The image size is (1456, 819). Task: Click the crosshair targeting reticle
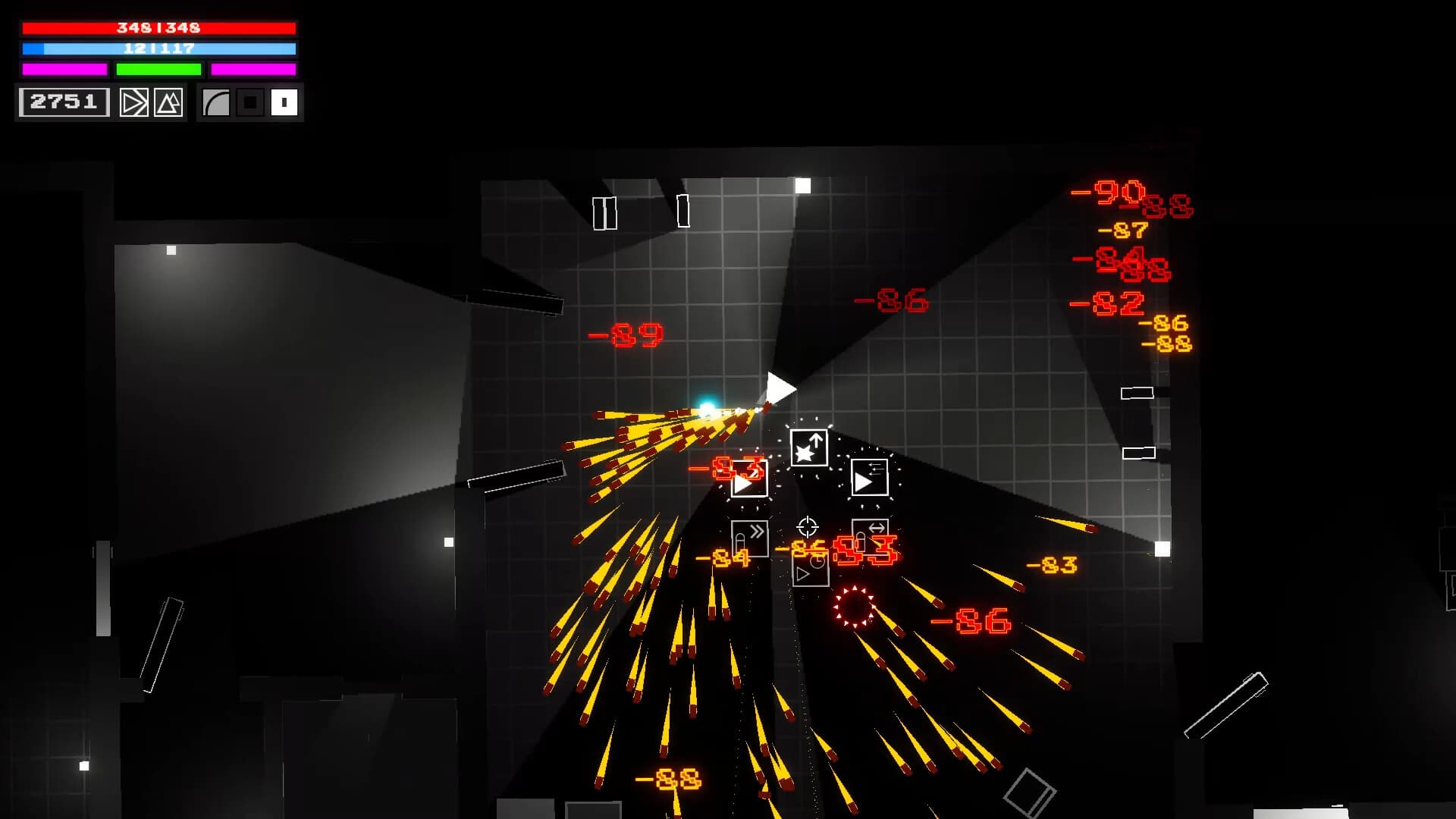coord(807,526)
